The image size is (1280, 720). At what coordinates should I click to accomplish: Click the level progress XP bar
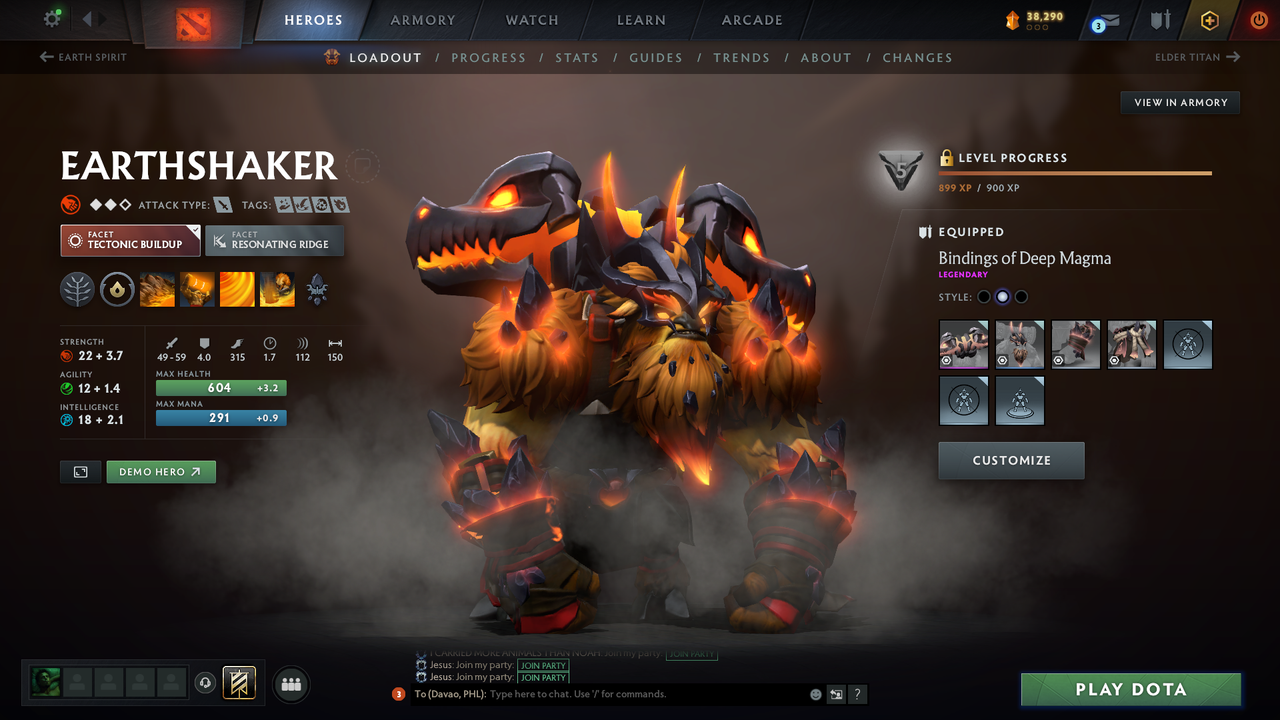[1075, 172]
